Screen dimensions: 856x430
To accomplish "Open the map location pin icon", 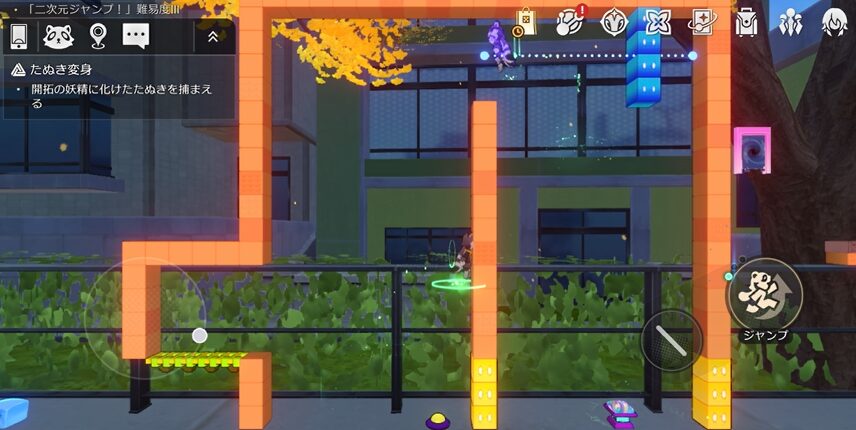I will (97, 36).
